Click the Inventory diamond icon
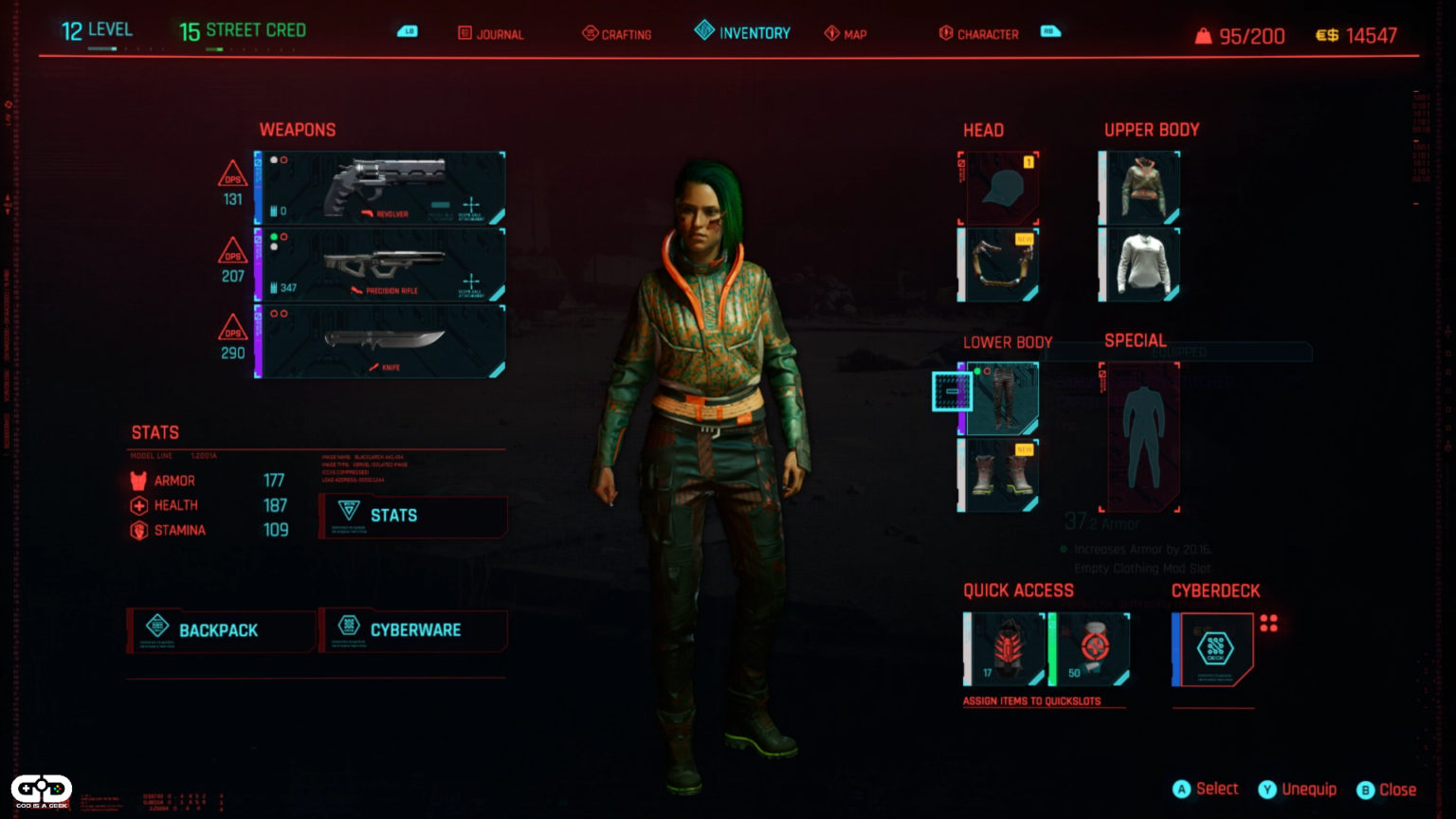This screenshot has height=819, width=1456. click(705, 30)
